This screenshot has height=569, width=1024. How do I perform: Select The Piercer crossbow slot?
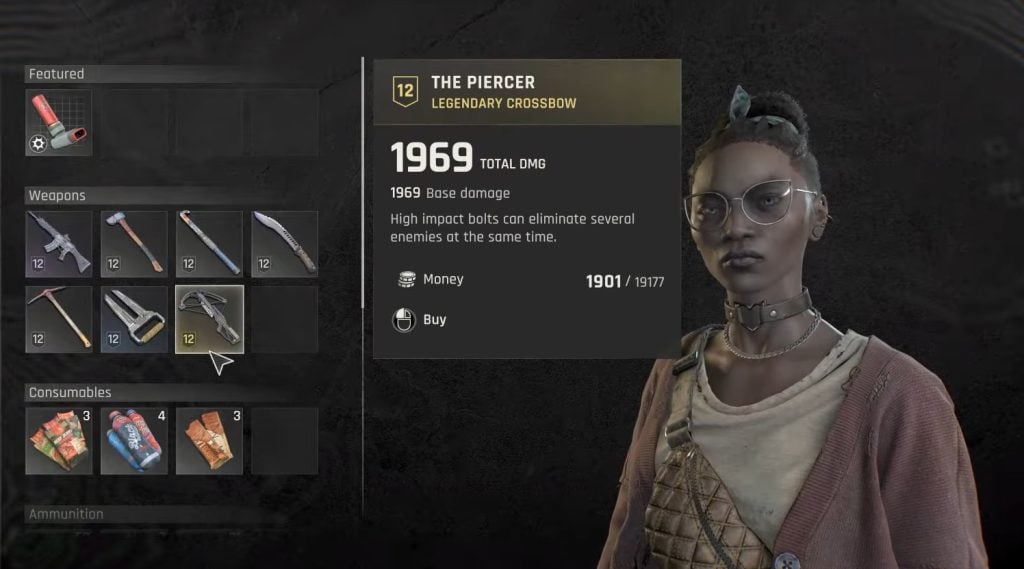point(209,319)
